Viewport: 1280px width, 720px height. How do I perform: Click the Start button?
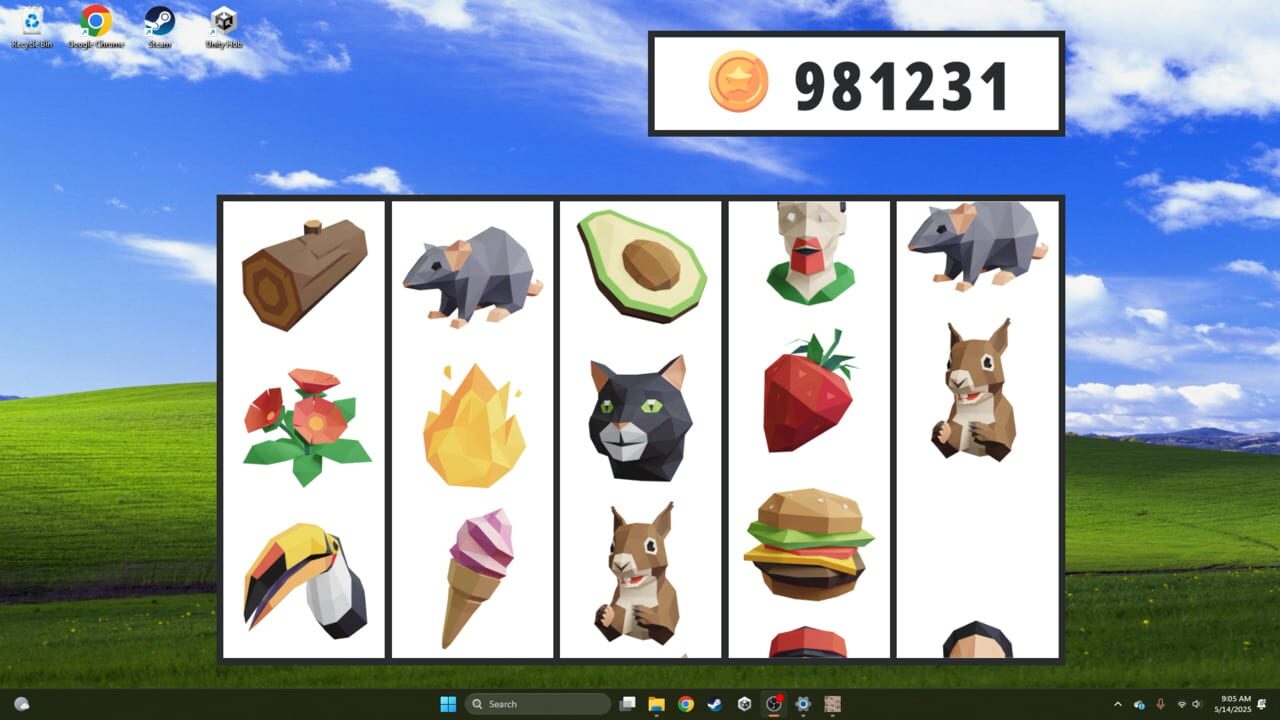click(x=447, y=703)
